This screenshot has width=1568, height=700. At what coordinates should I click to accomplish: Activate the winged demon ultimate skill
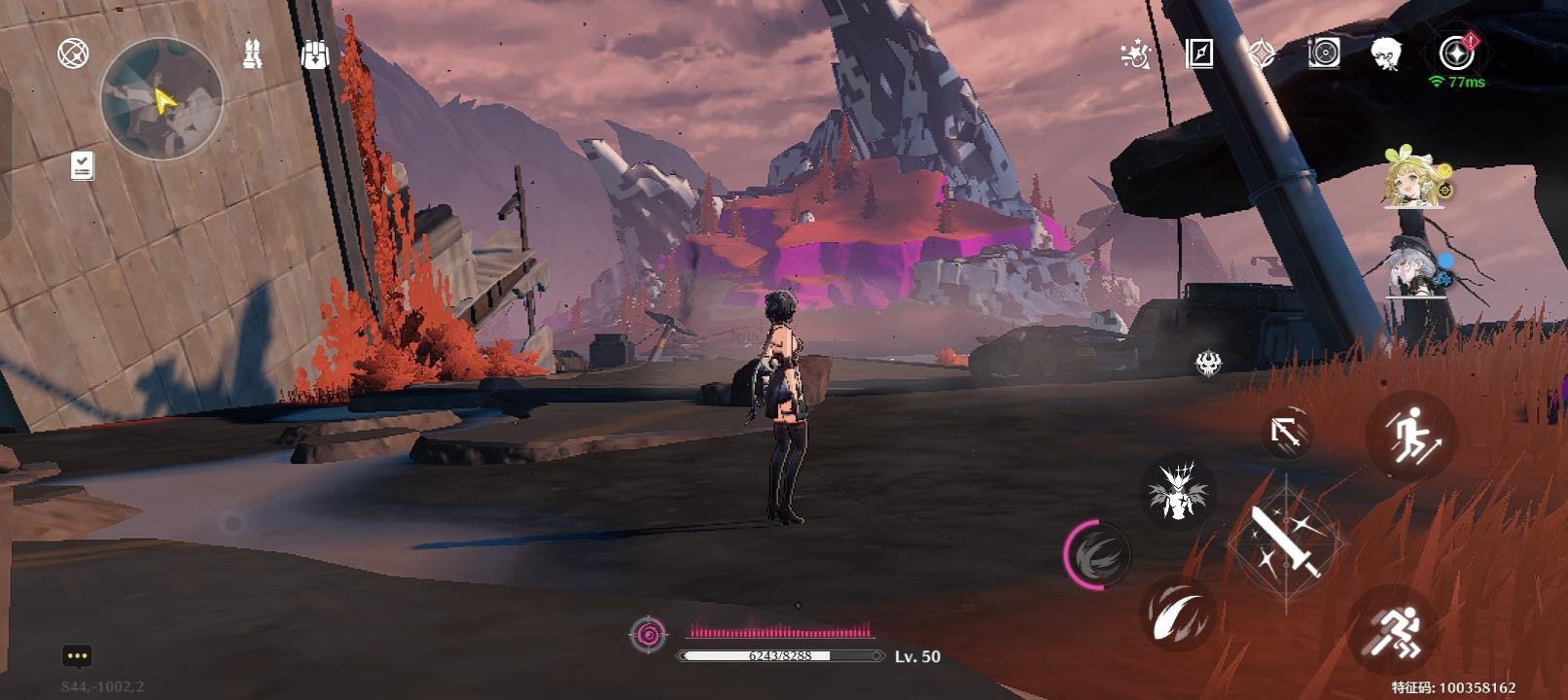(1177, 491)
